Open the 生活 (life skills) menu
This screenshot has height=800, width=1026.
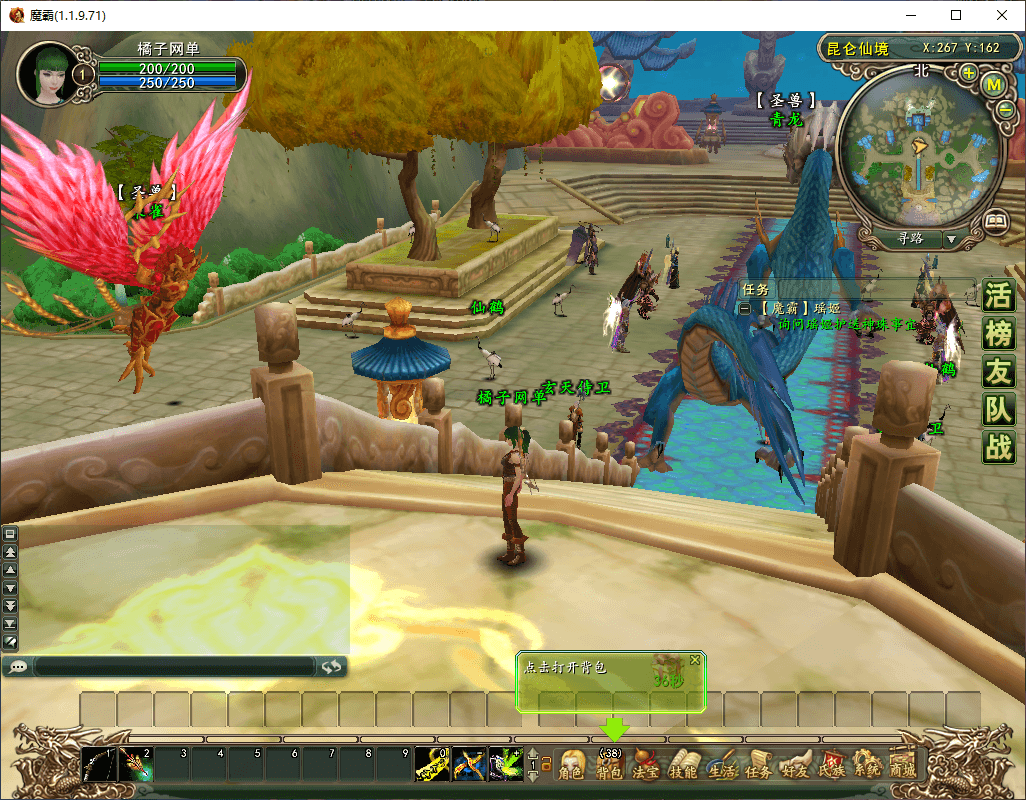click(720, 765)
